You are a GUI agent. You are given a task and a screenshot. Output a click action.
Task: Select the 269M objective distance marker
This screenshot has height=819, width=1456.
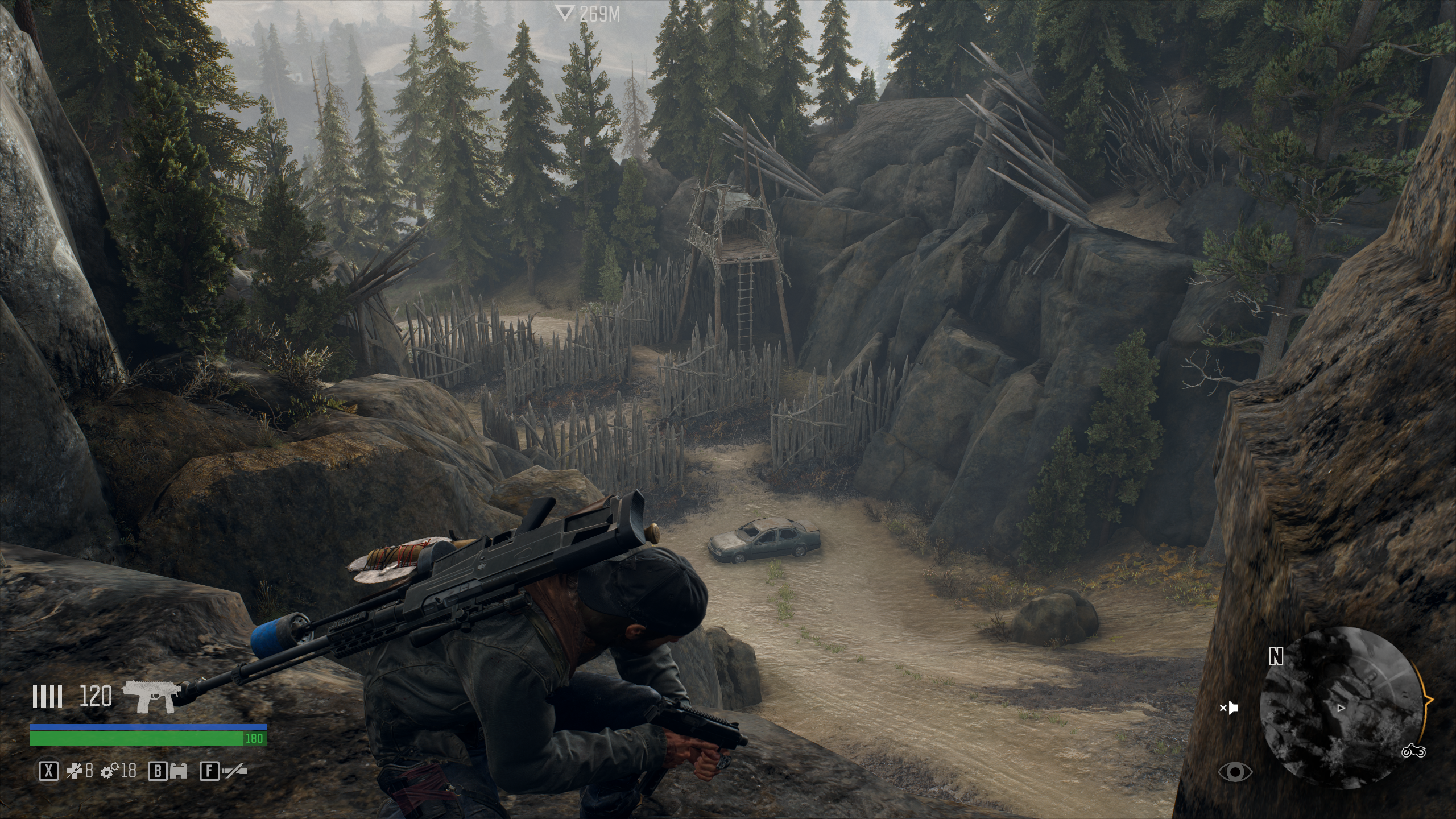pos(588,14)
